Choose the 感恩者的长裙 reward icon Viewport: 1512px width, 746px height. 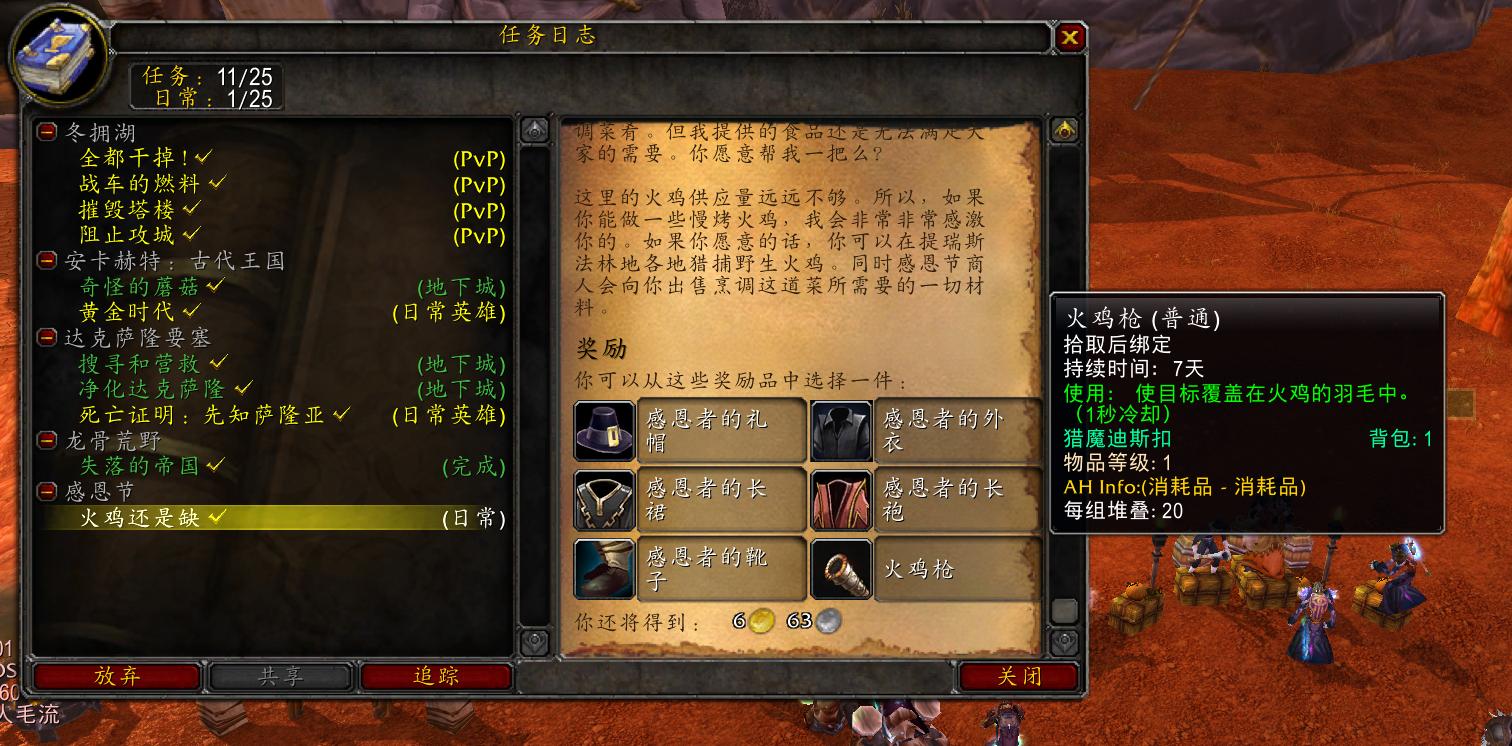[603, 499]
